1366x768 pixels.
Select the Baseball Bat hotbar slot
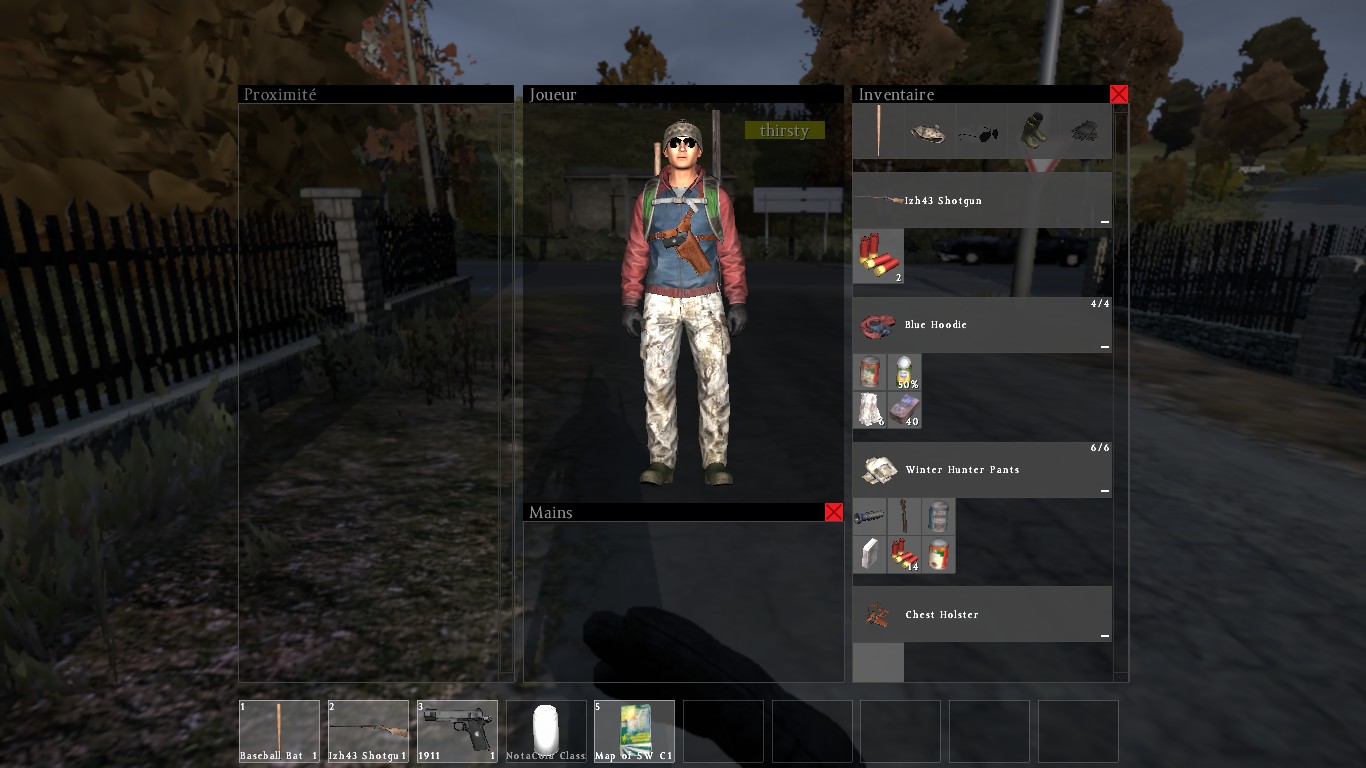[x=279, y=731]
